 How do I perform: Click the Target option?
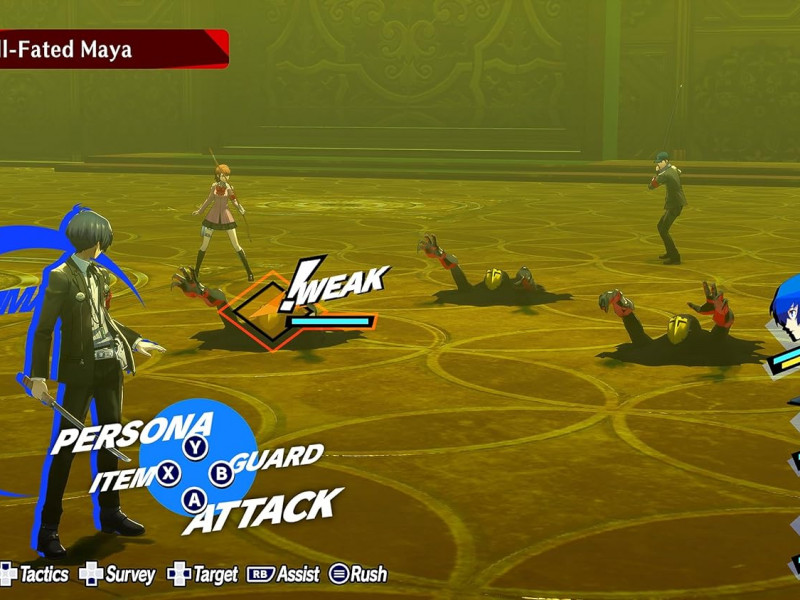[204, 574]
